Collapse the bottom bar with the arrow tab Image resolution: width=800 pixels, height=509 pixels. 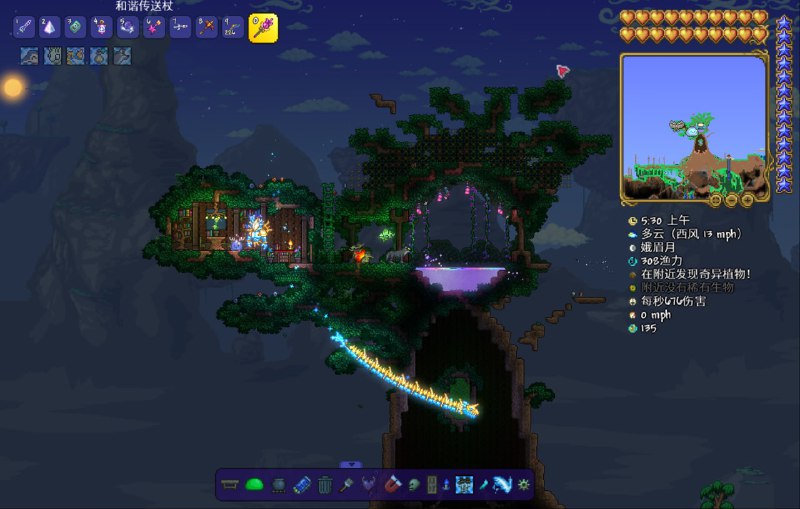point(350,464)
